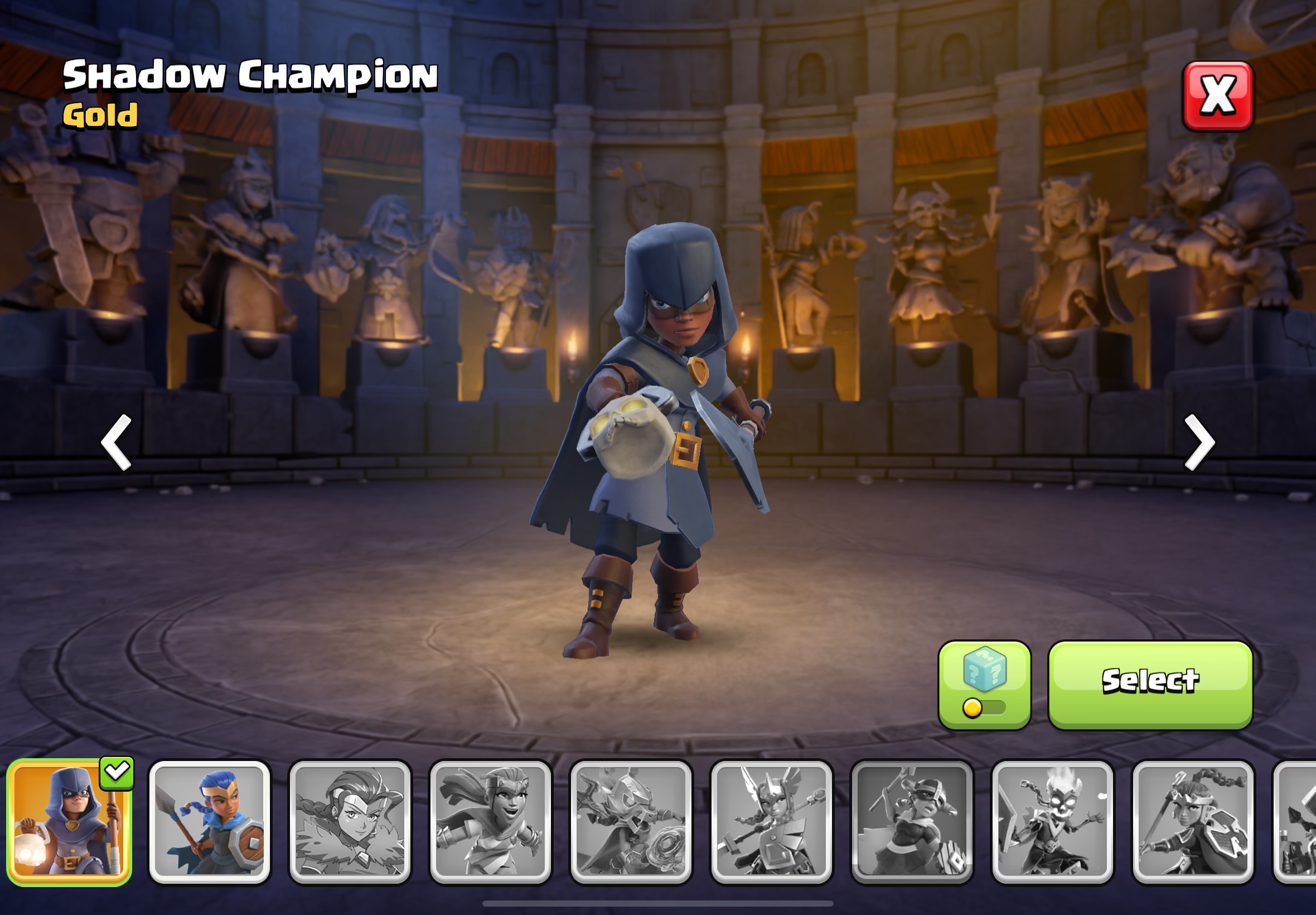The width and height of the screenshot is (1316, 915).
Task: Preview the flaming skull Champion skin
Action: click(x=1052, y=821)
